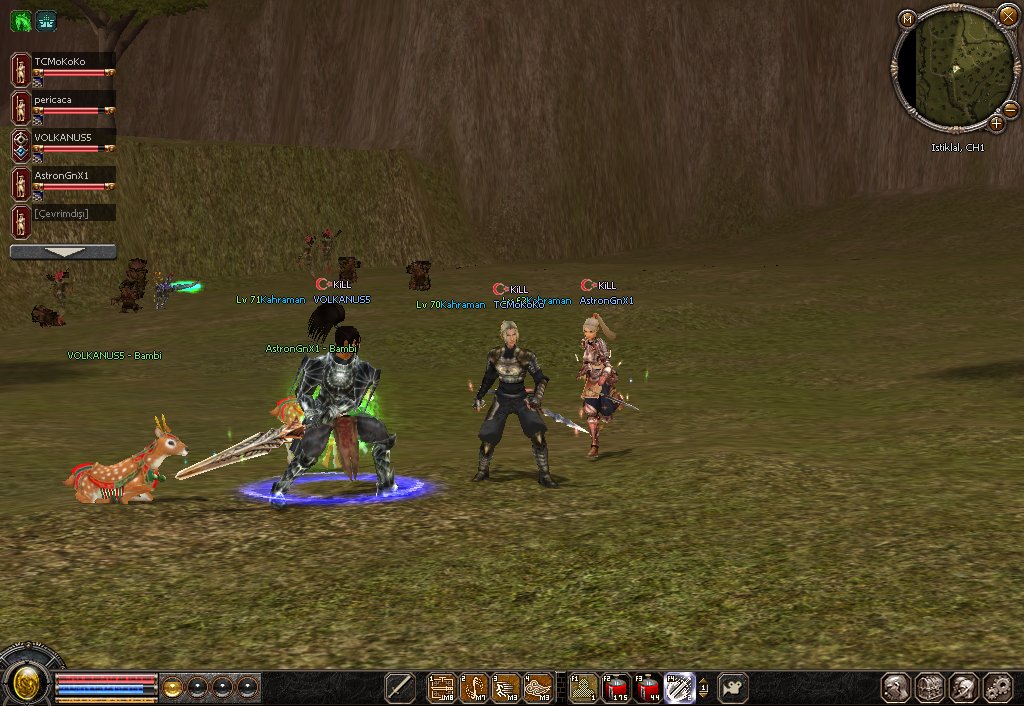Zoom in the minimap with plus
Screen dimensions: 1024x706
(x=997, y=123)
